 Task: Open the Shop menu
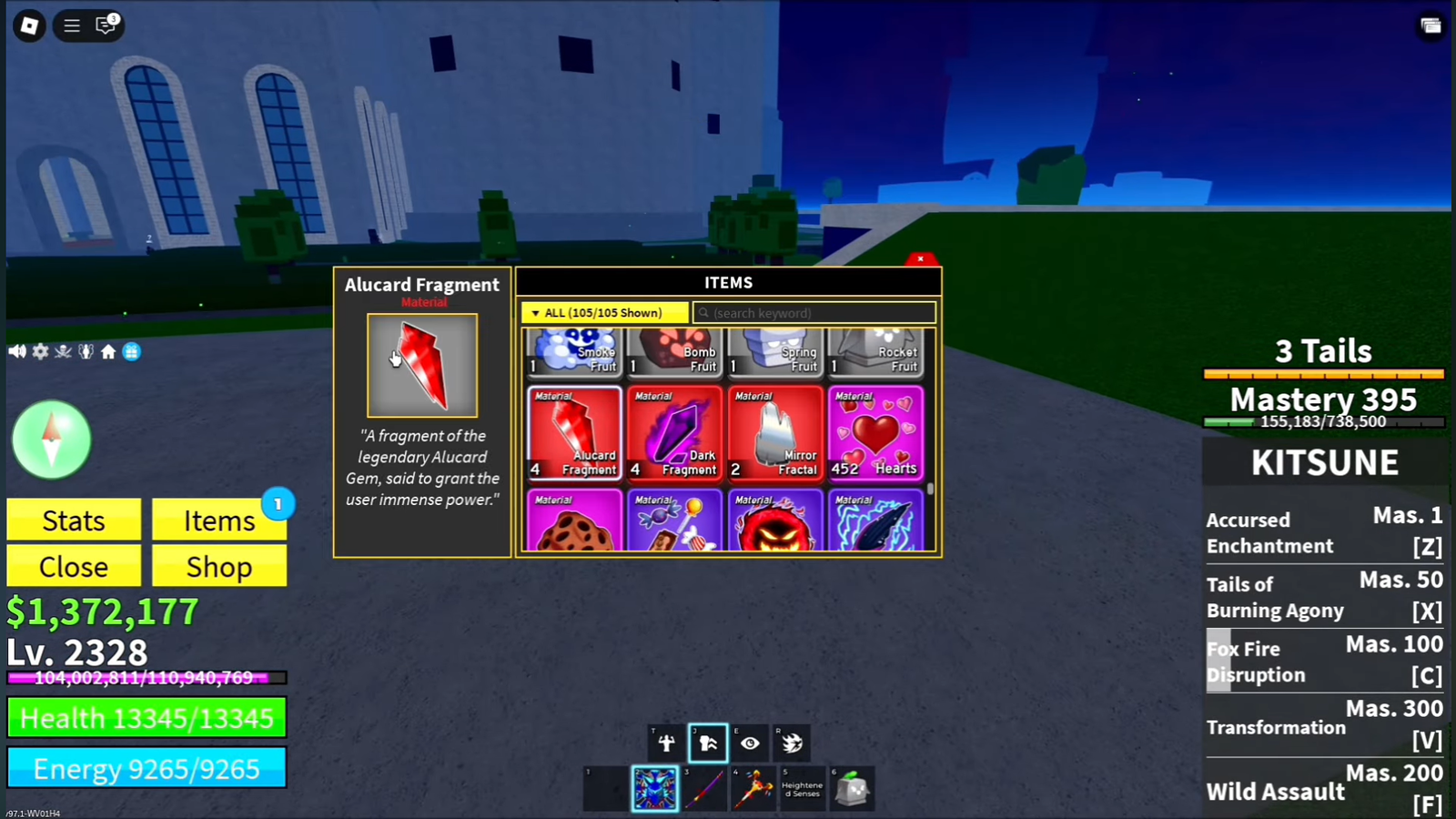[x=219, y=567]
